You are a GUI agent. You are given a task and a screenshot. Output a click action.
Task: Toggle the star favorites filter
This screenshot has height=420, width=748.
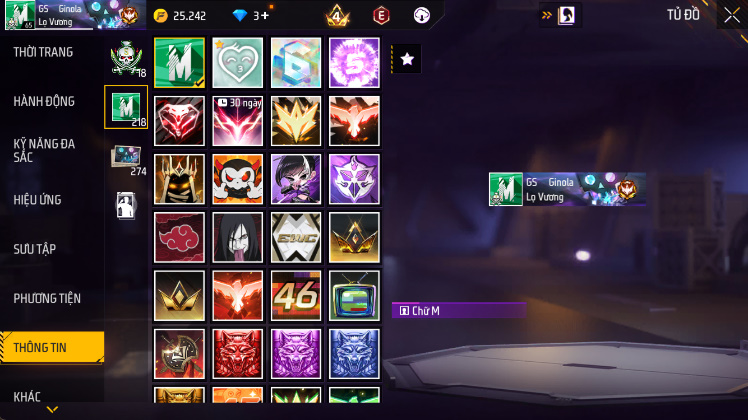(x=407, y=59)
